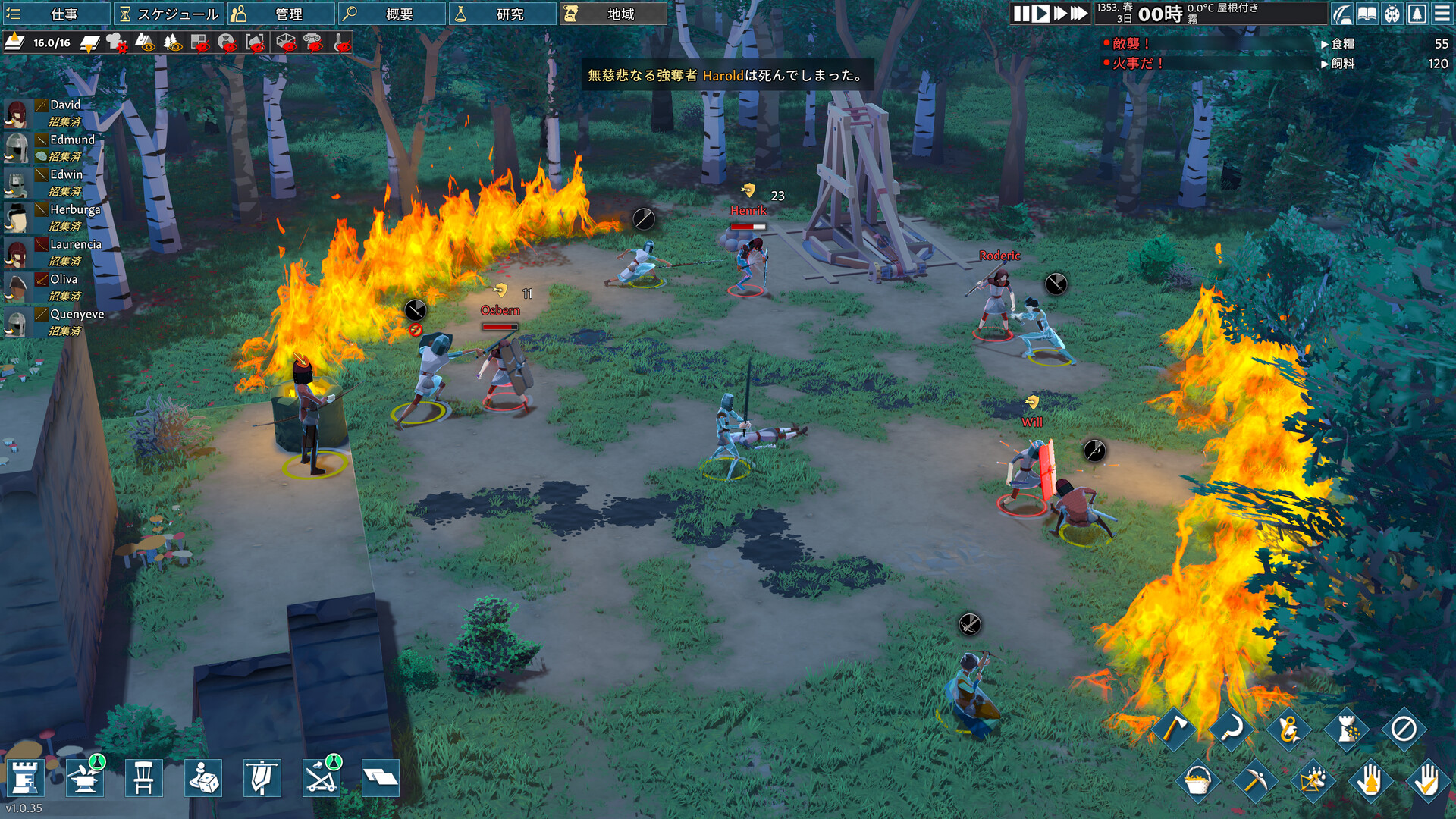Open the castle tower build category

[x=25, y=778]
